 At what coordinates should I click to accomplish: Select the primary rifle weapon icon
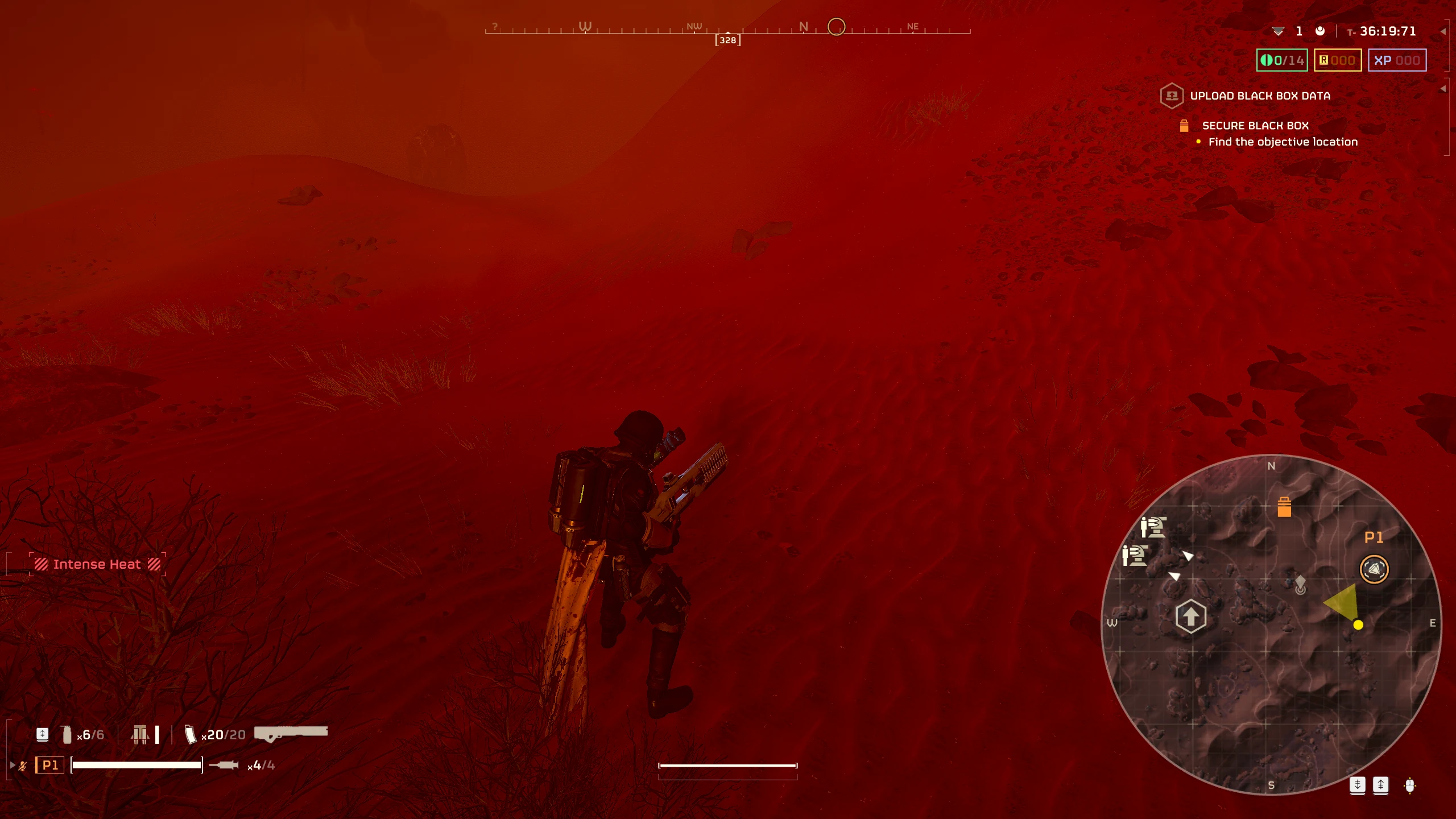[291, 733]
